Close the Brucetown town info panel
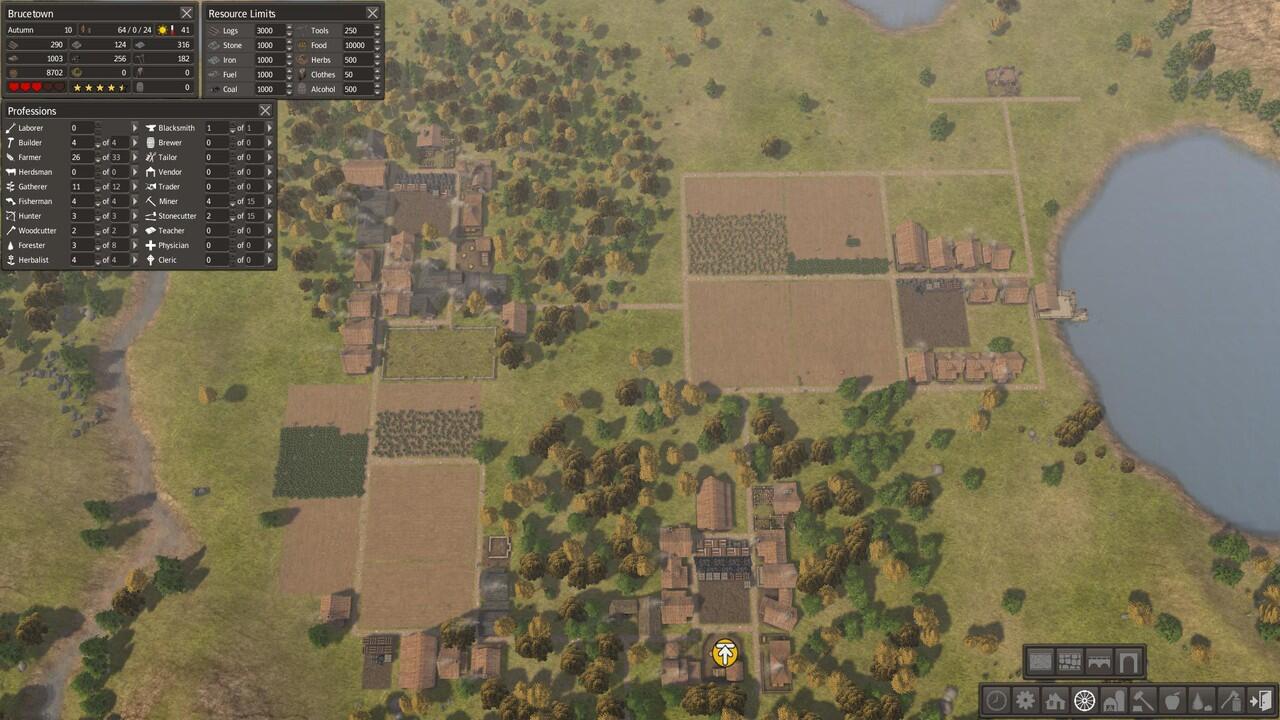This screenshot has width=1280, height=720. (x=186, y=13)
